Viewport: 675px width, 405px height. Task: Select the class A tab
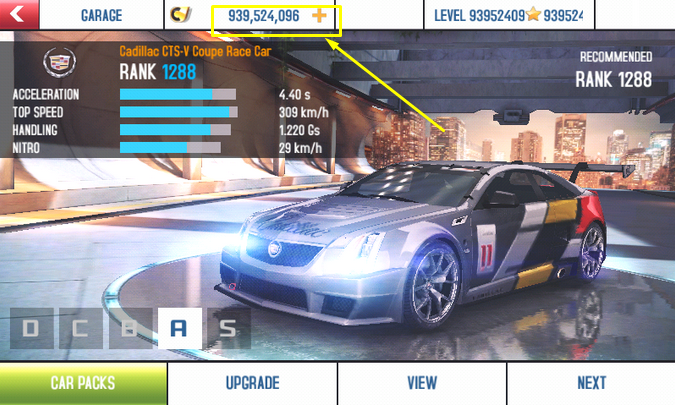[x=179, y=328]
